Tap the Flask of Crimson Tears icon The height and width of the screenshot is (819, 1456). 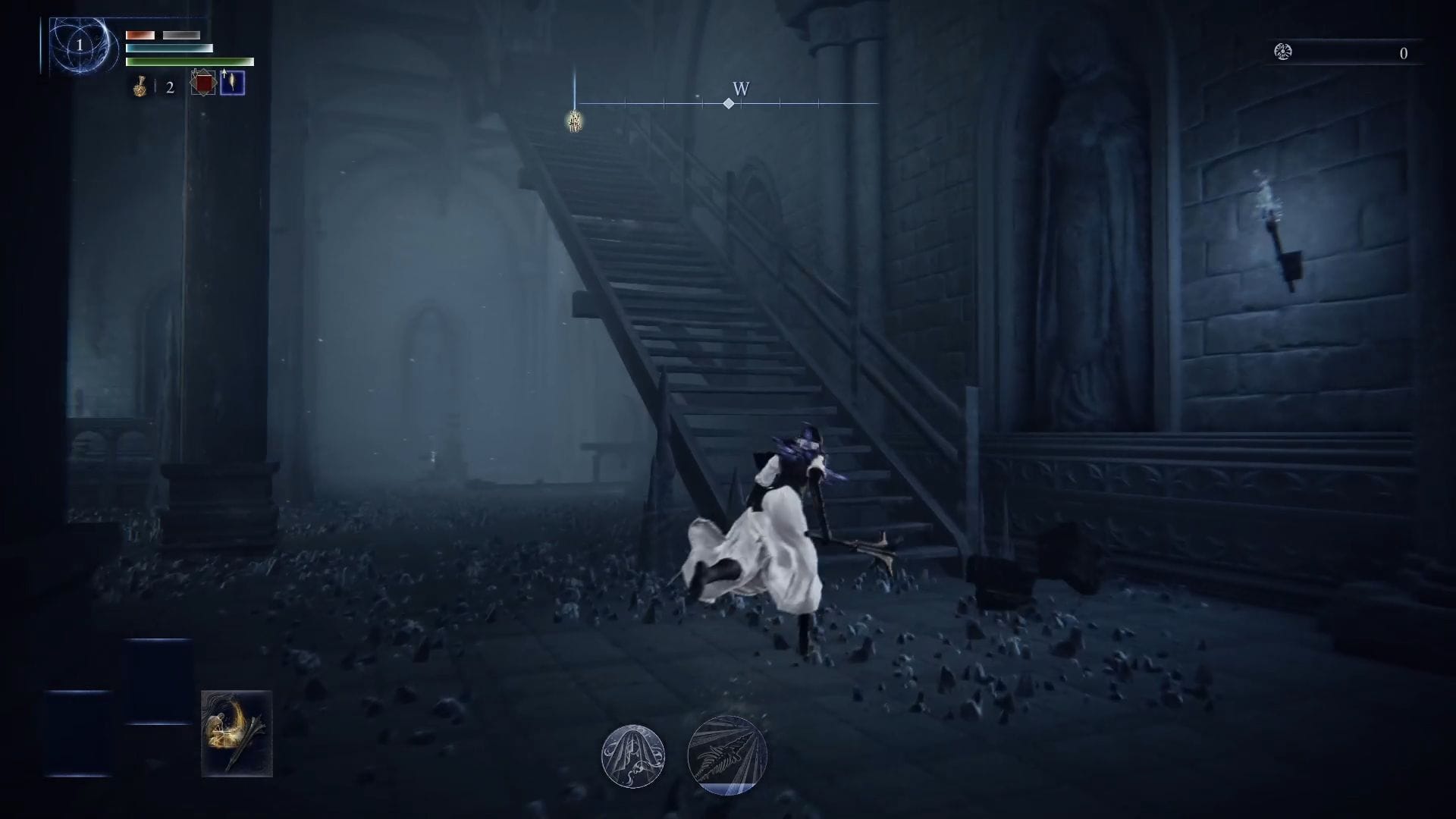(x=141, y=84)
